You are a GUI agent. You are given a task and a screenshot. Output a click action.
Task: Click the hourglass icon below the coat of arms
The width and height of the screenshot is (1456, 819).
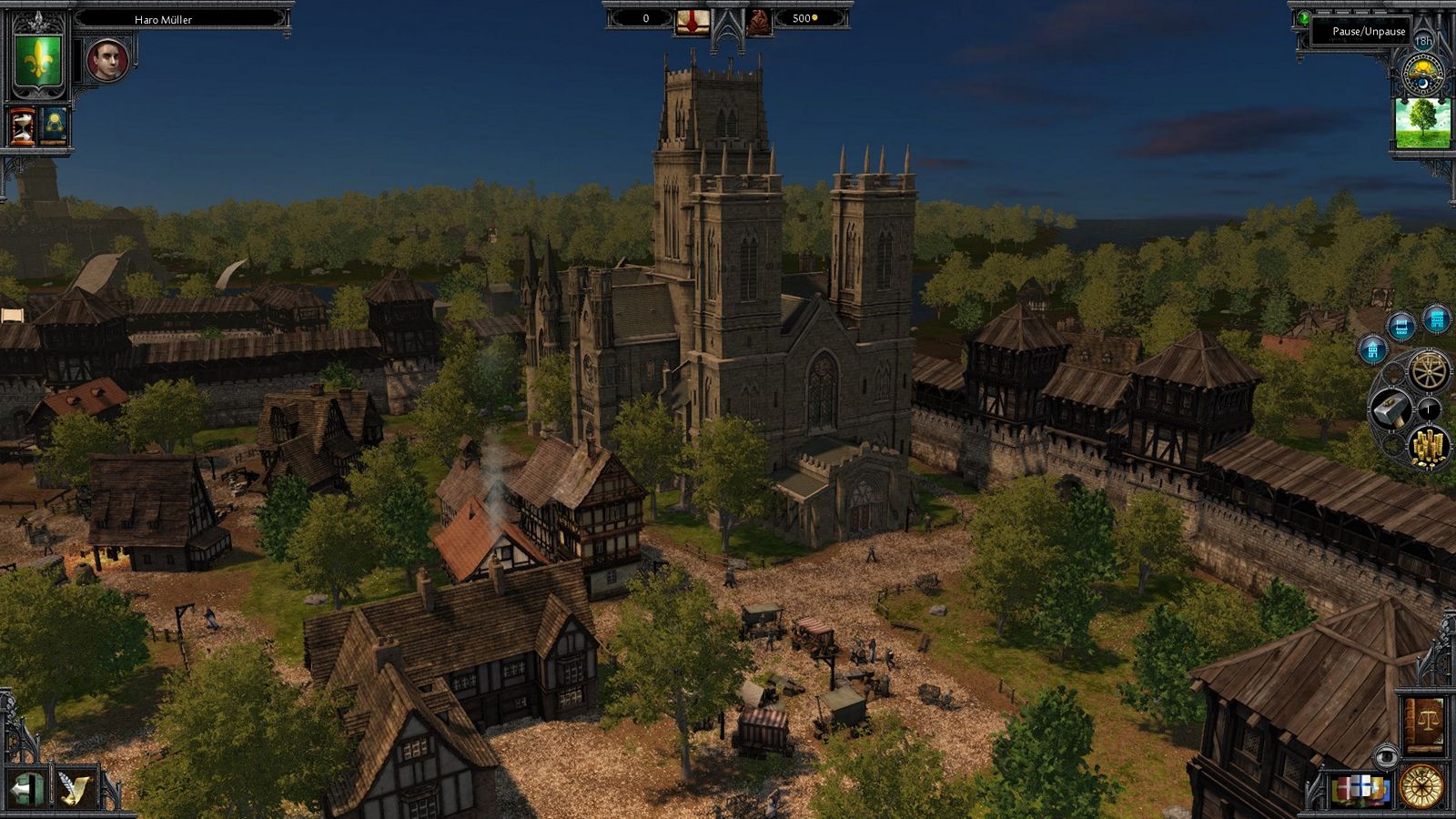(x=22, y=126)
